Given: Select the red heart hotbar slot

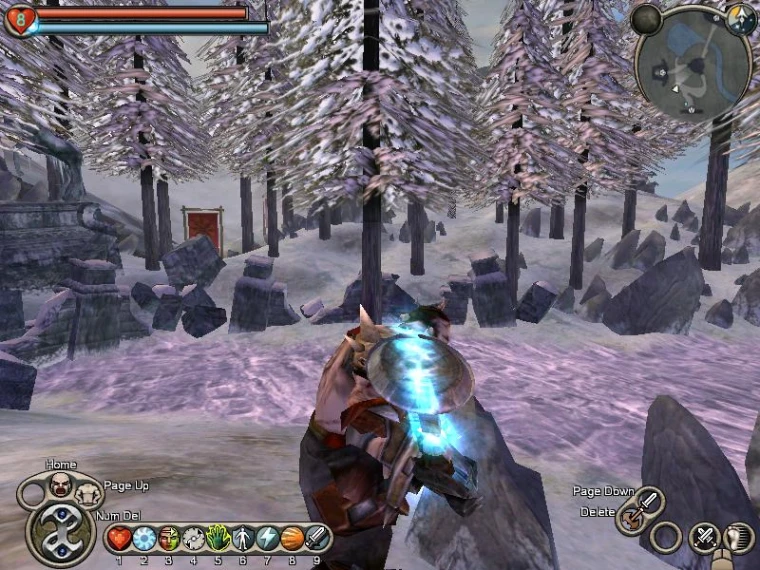Looking at the screenshot, I should [120, 538].
